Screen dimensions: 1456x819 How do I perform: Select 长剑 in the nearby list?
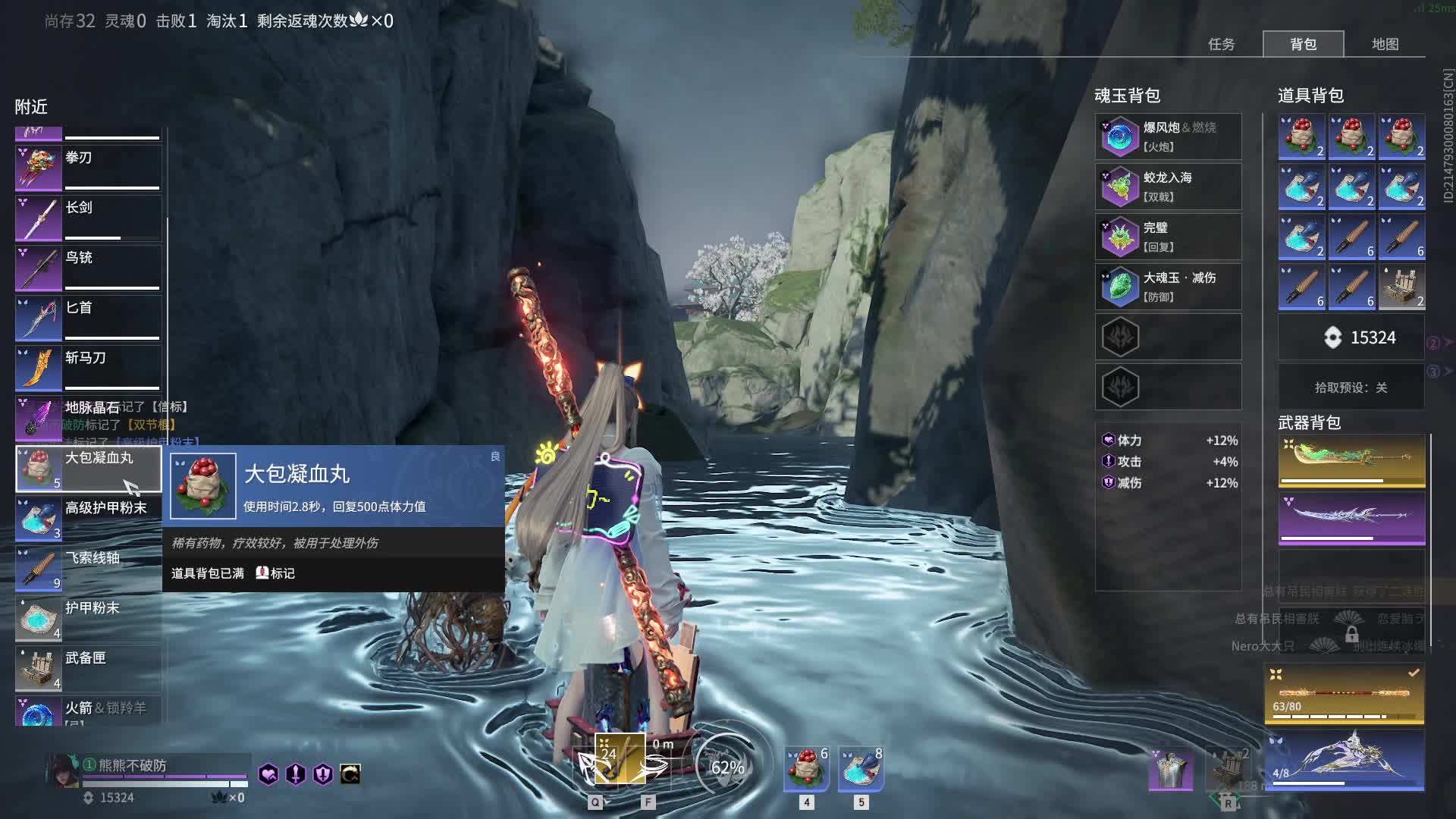point(89,218)
